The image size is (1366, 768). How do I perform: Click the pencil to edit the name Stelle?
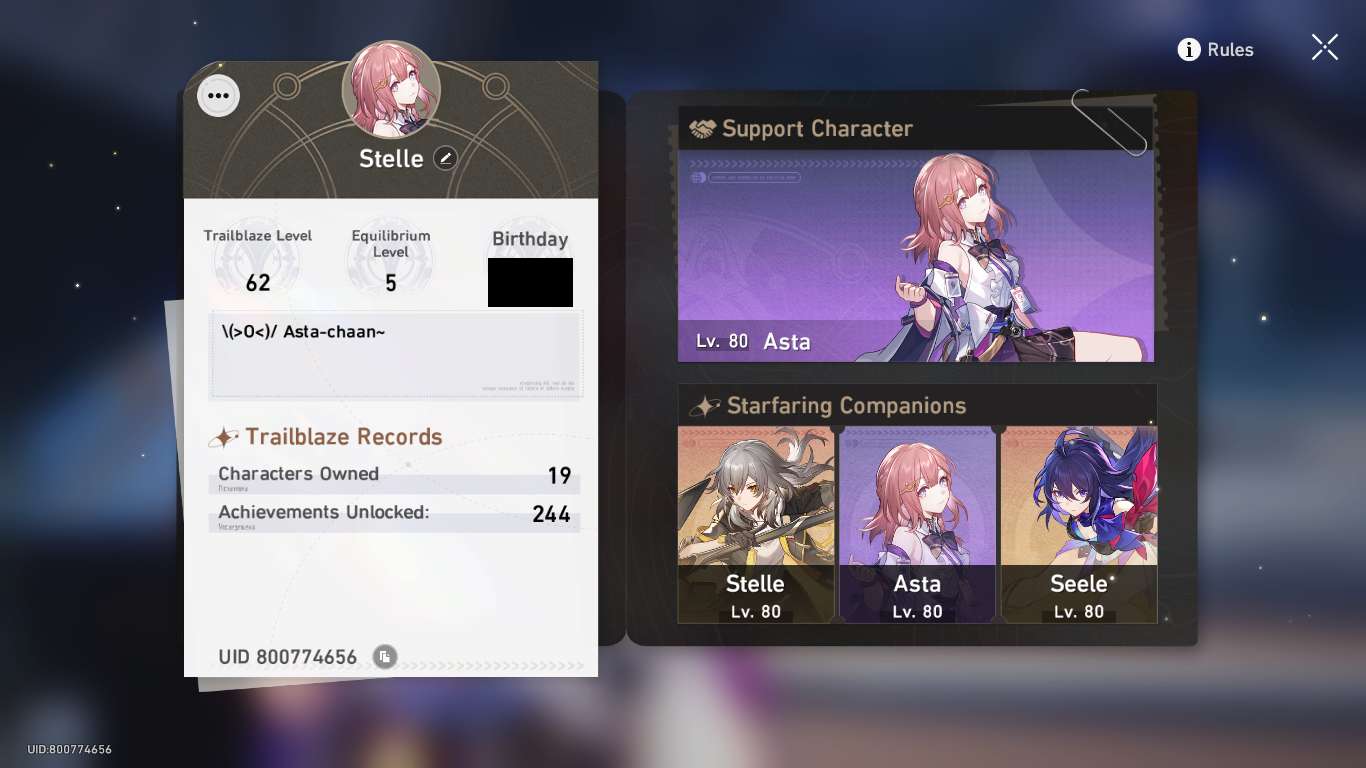(445, 158)
